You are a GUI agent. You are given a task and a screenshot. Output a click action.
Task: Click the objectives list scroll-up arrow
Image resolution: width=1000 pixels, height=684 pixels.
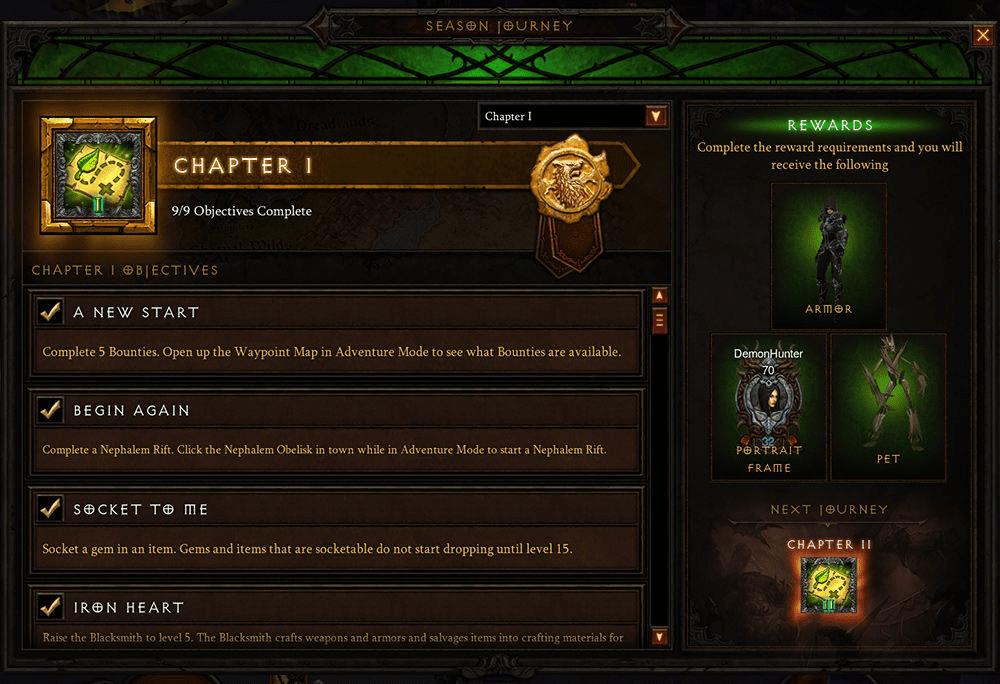[x=659, y=296]
